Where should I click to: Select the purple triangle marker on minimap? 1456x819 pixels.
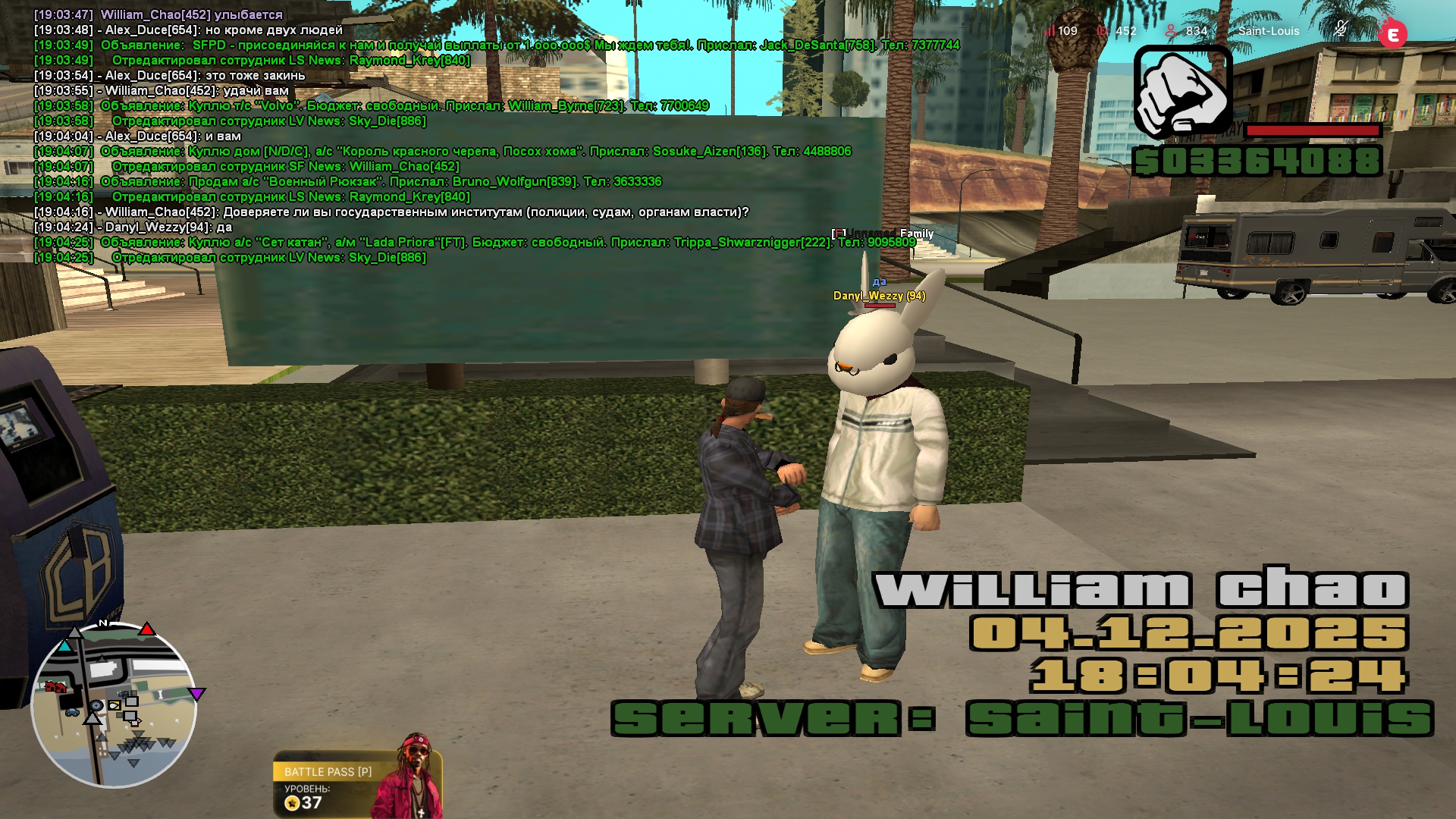[x=197, y=694]
